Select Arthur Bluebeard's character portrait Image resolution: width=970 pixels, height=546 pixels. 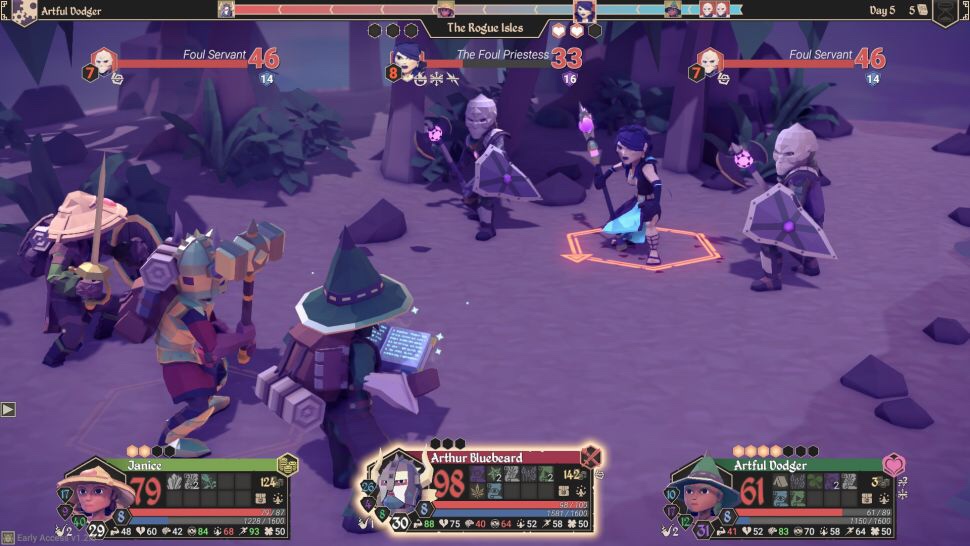399,484
